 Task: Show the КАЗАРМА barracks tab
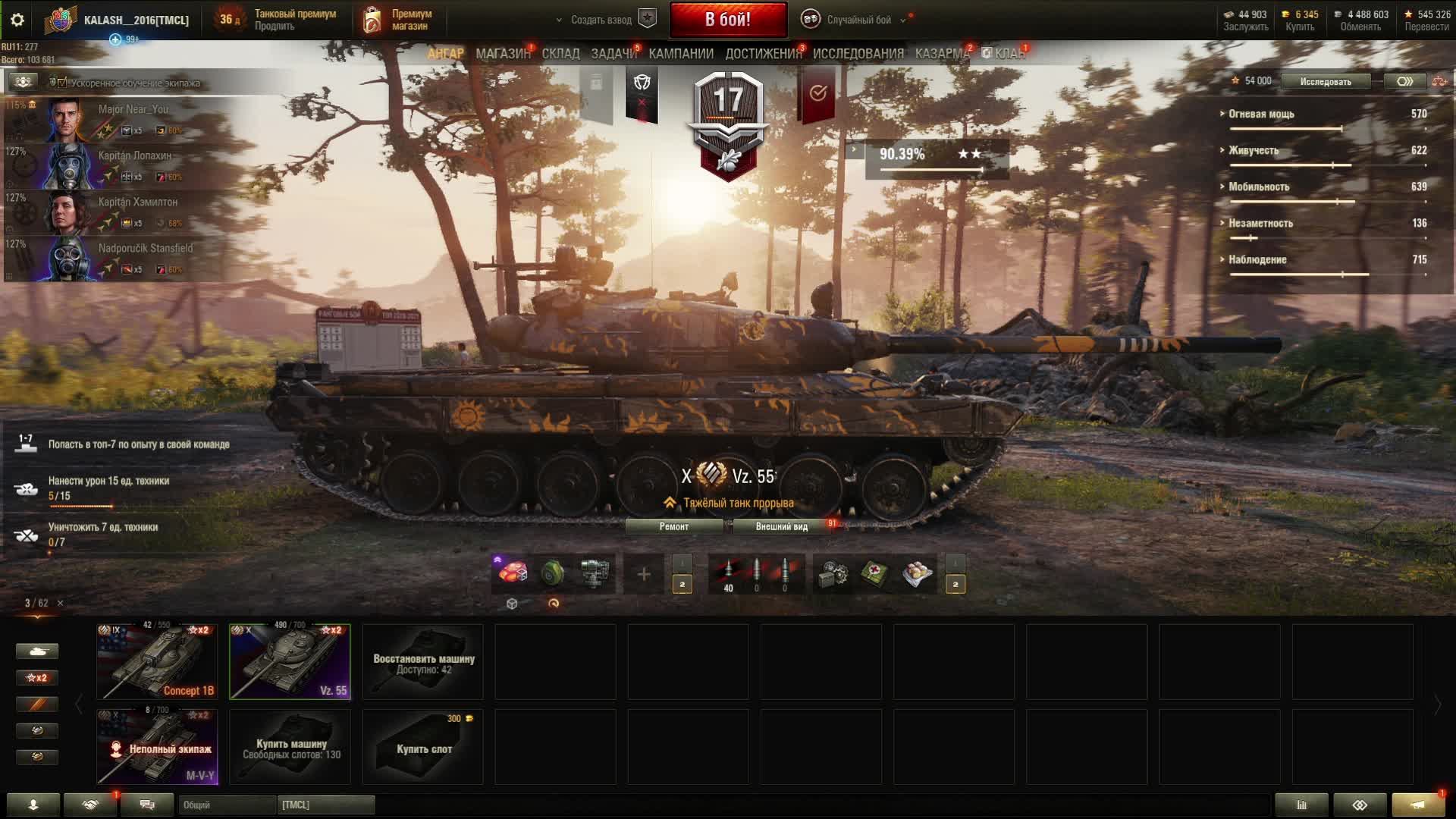pyautogui.click(x=941, y=54)
